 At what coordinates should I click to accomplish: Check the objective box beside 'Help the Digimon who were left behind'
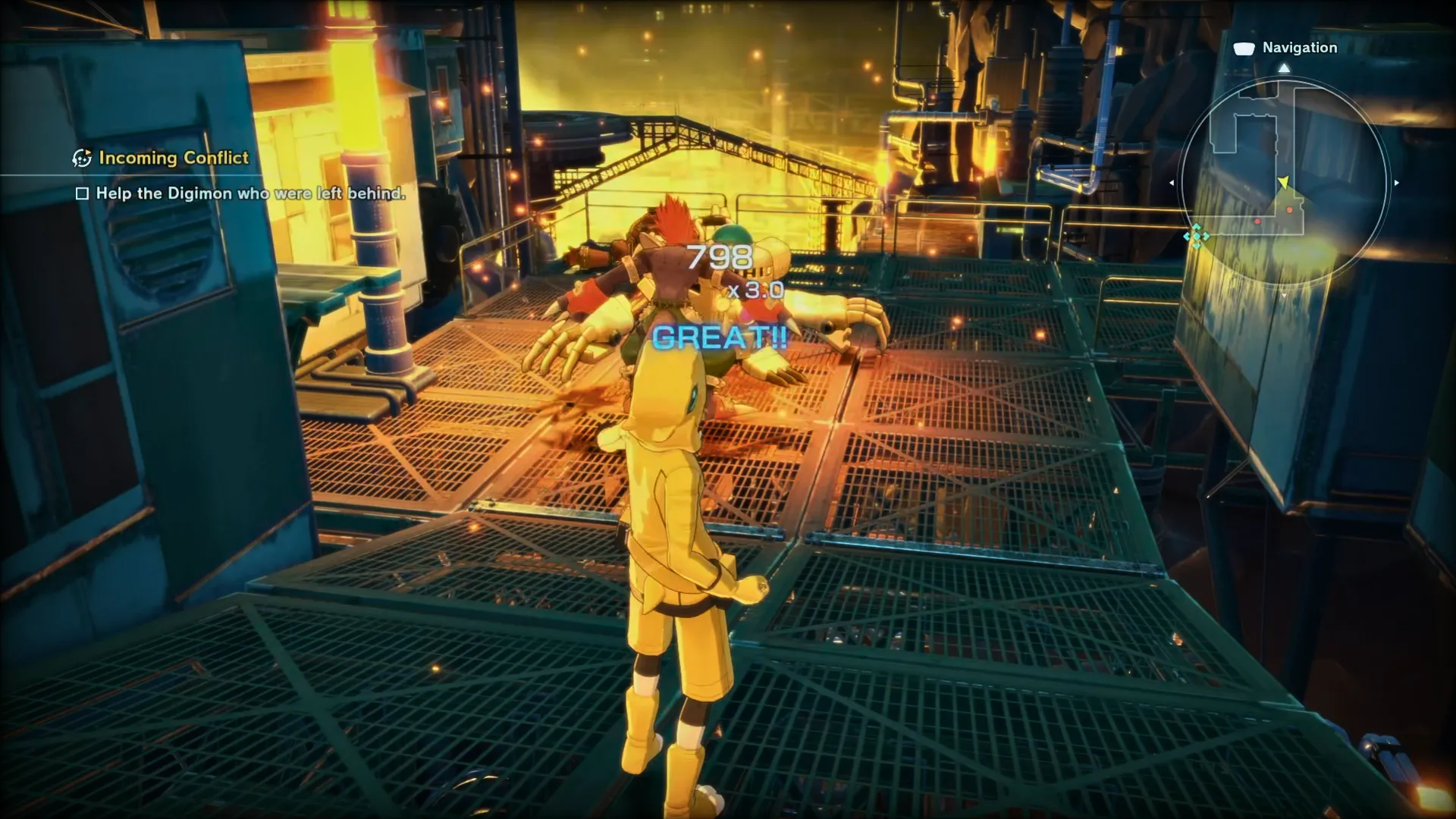click(x=83, y=193)
